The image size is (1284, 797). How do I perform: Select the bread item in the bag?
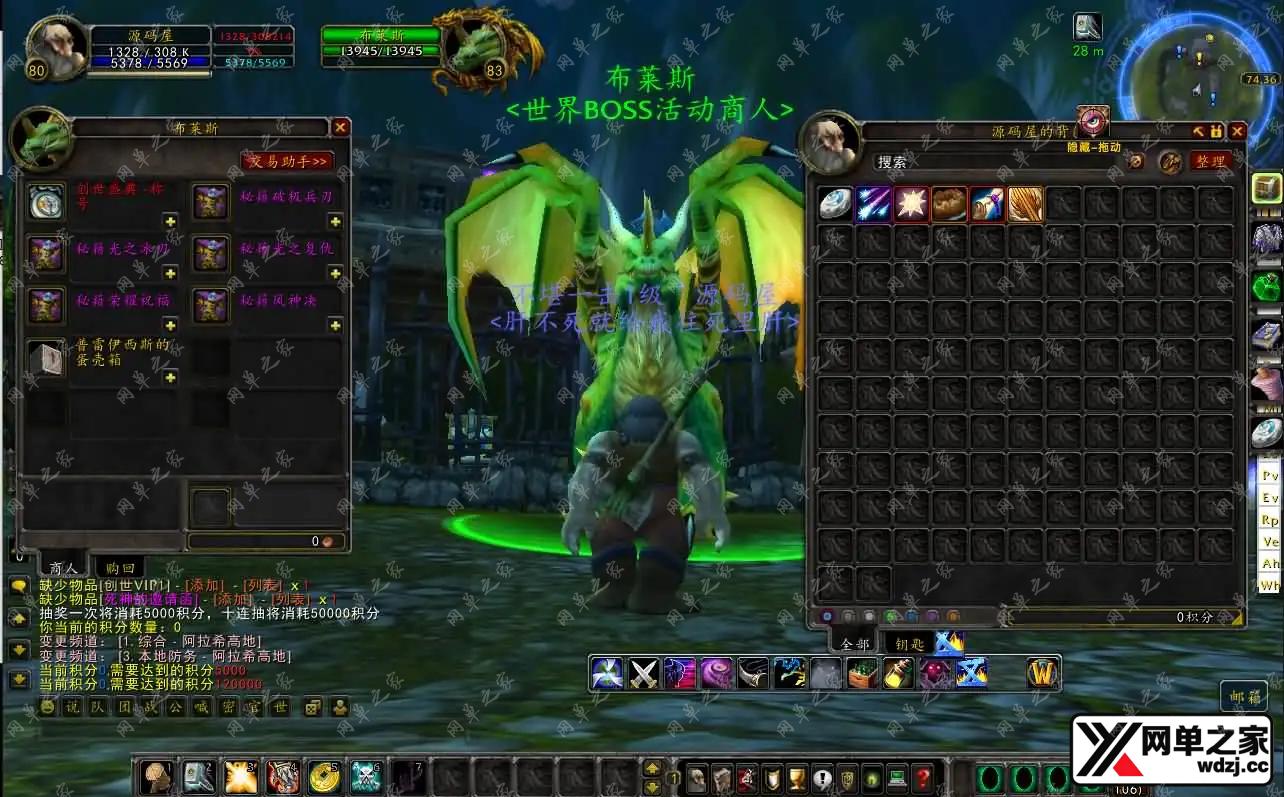pyautogui.click(x=949, y=204)
